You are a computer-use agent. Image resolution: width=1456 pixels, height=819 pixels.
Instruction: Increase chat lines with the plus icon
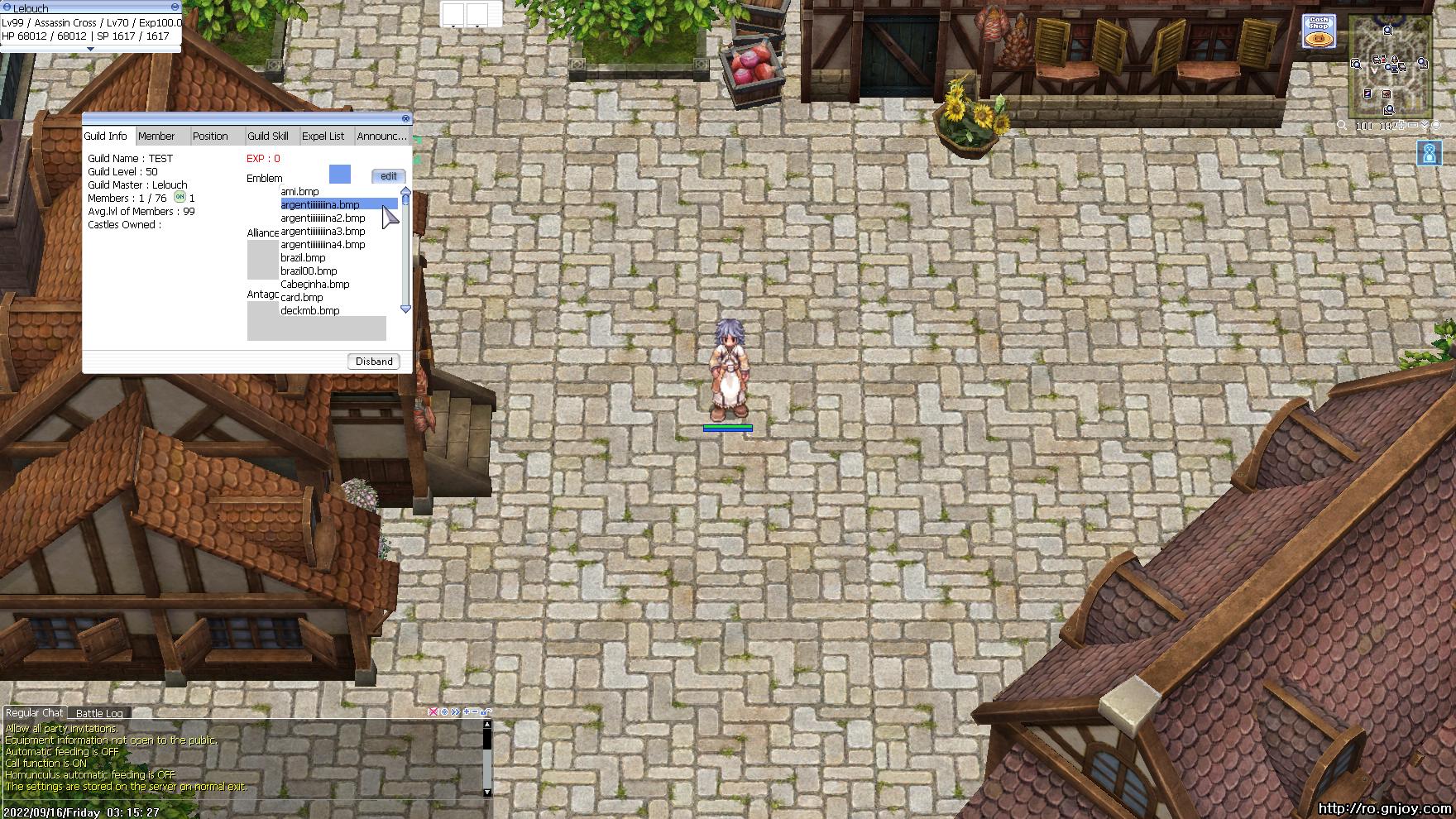pyautogui.click(x=466, y=711)
